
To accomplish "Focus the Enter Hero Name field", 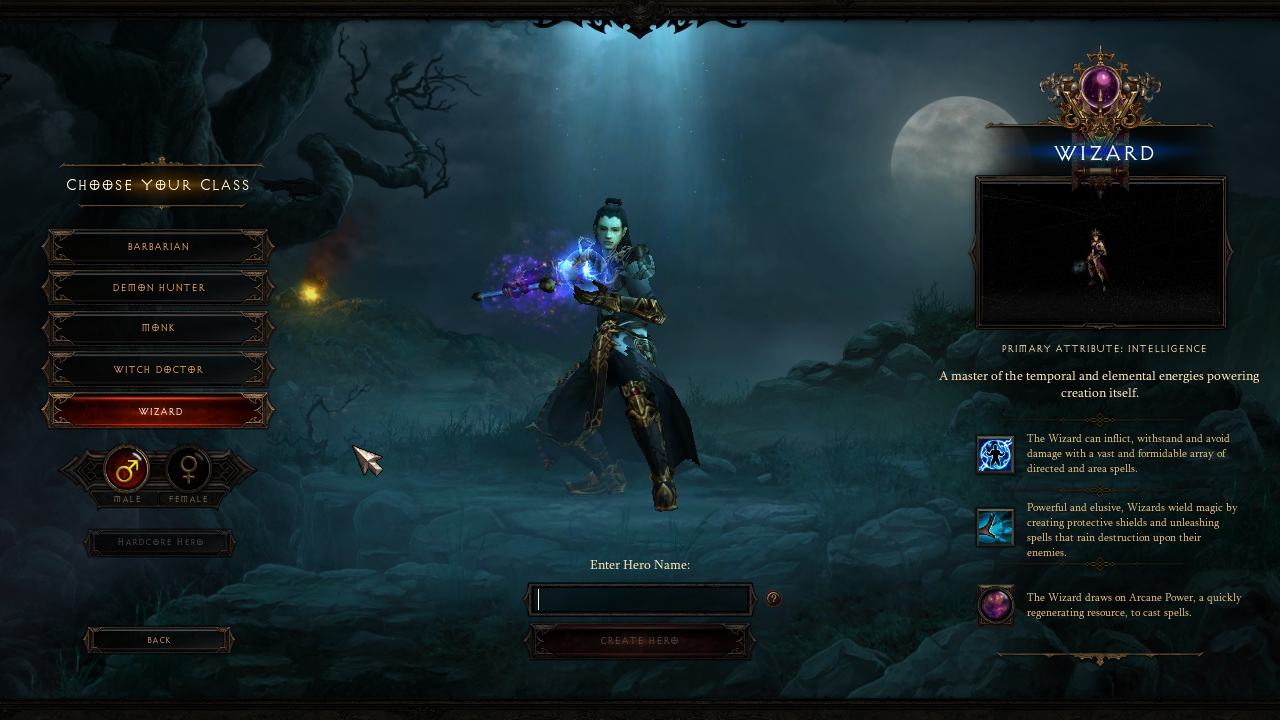I will click(640, 599).
